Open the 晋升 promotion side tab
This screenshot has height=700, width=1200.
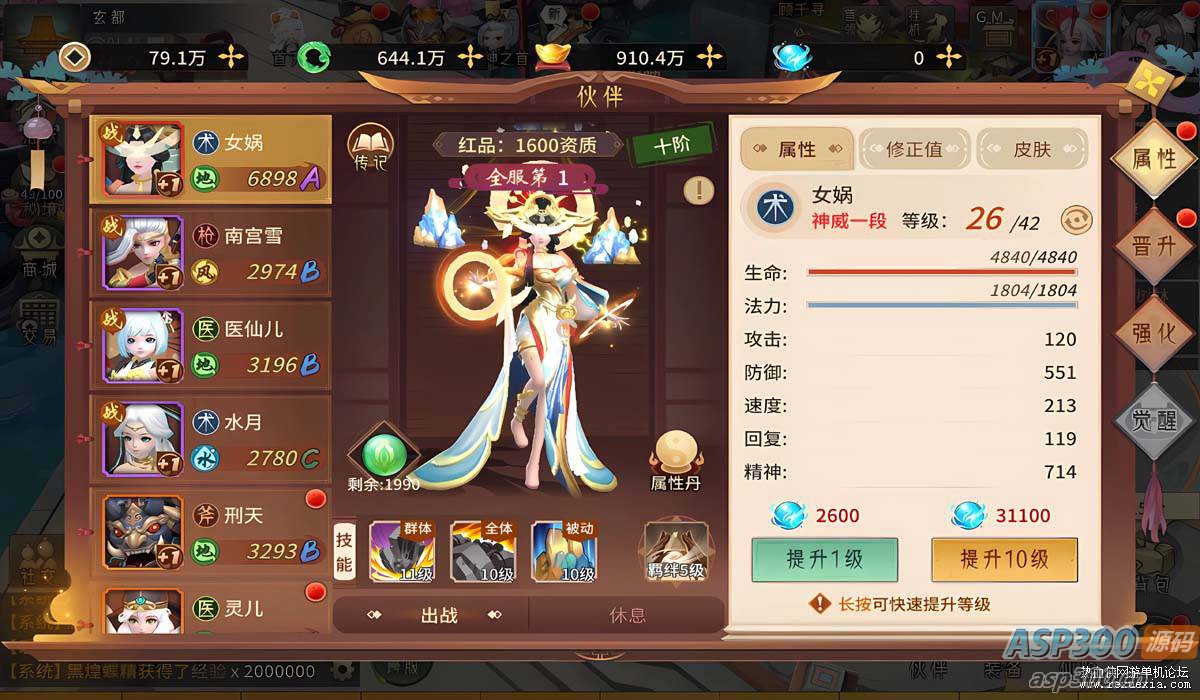[1153, 246]
